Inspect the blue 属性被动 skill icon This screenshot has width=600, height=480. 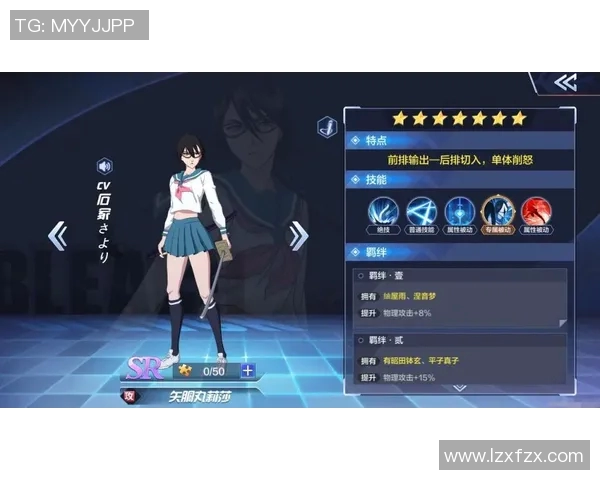(x=460, y=212)
